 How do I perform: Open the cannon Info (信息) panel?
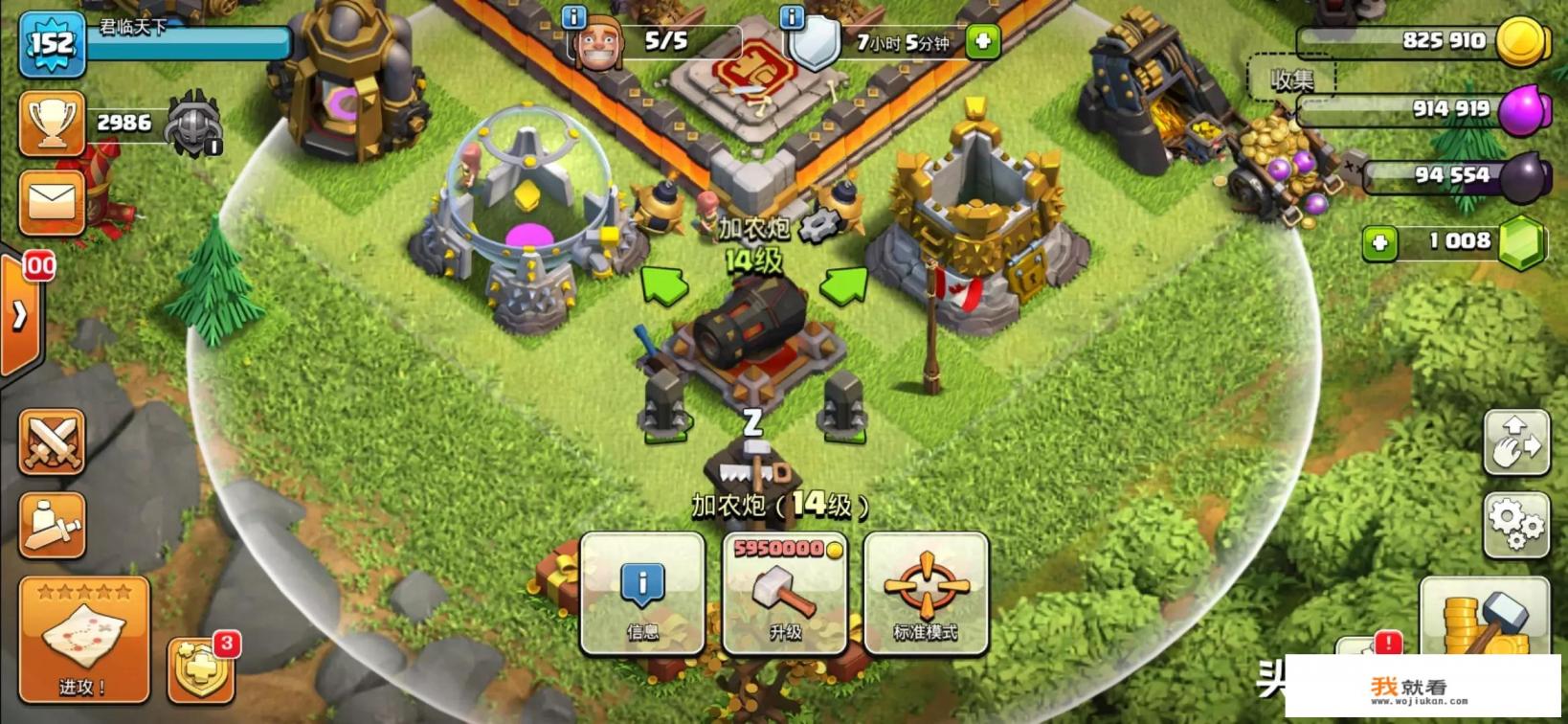coord(641,593)
